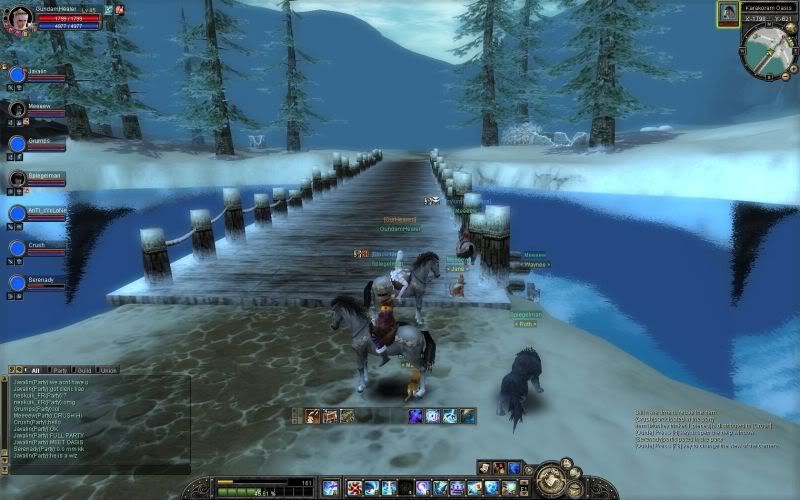Show the All chat tab
Screen dimensions: 800x500
coord(34,369)
